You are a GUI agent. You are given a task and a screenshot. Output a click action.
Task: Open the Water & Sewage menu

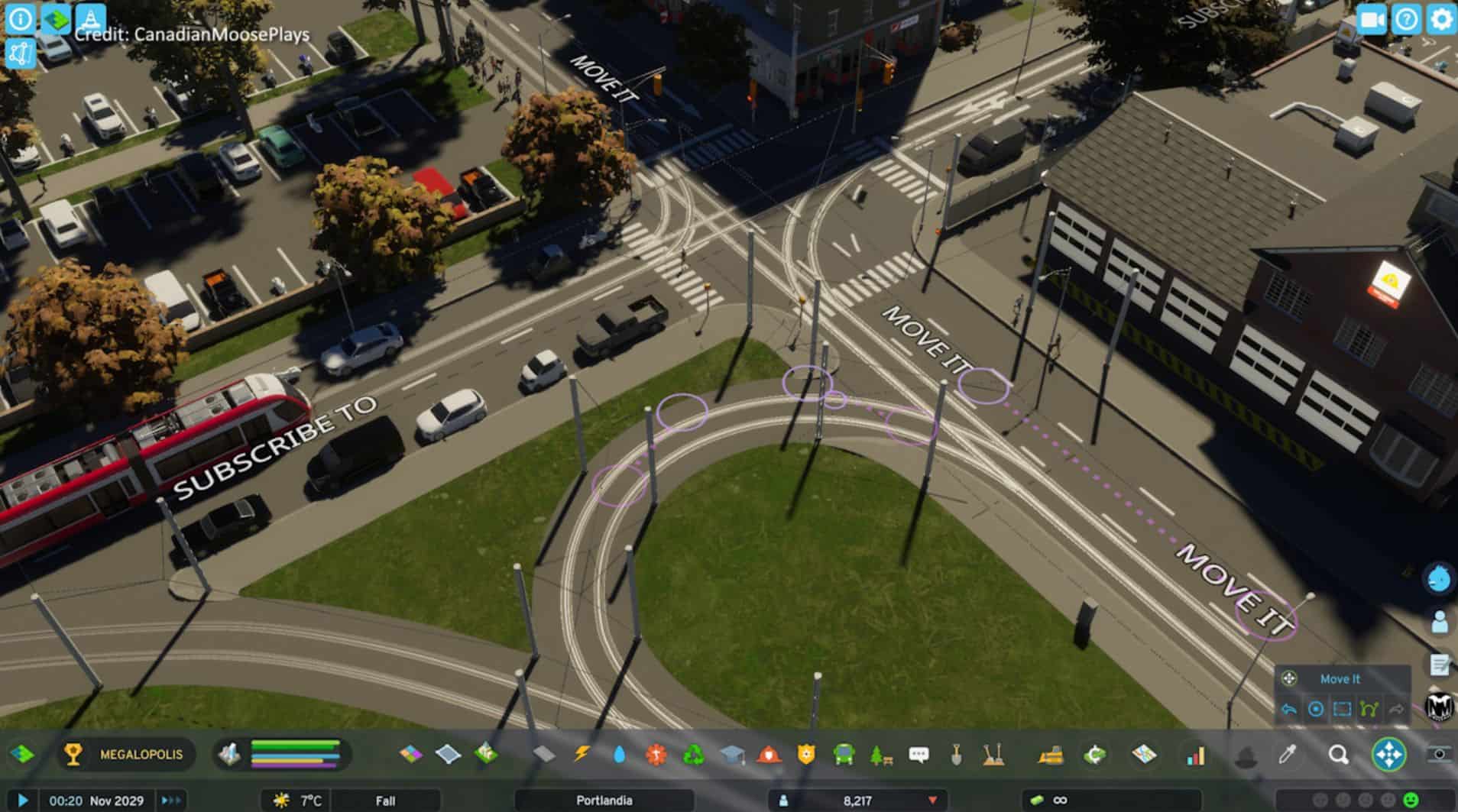[619, 755]
